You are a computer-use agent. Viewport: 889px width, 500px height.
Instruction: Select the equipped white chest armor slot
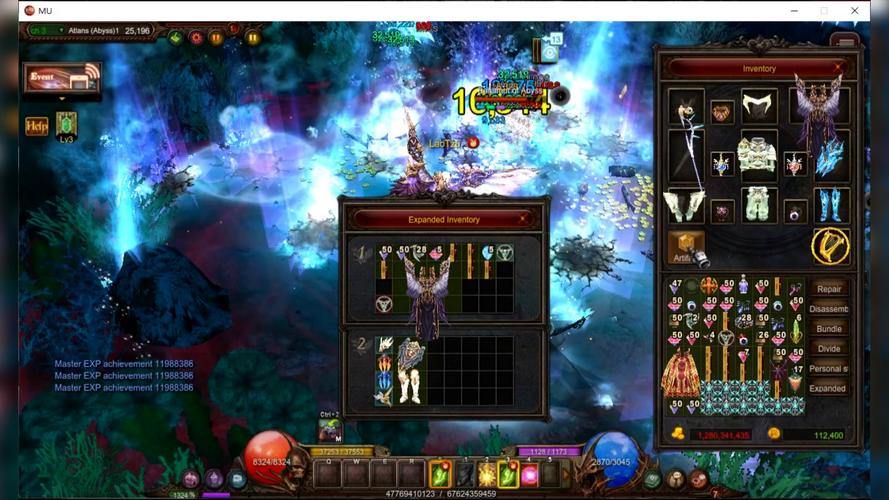coord(757,155)
